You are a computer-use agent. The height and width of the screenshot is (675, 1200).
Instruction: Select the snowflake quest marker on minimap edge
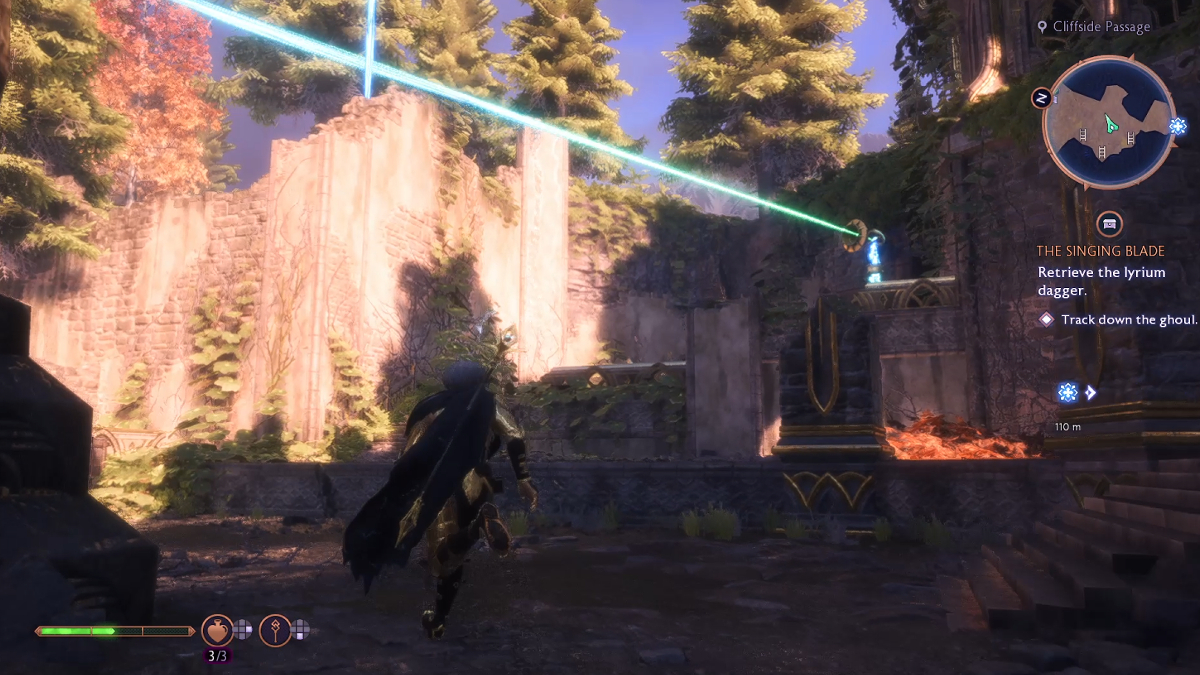point(1177,127)
